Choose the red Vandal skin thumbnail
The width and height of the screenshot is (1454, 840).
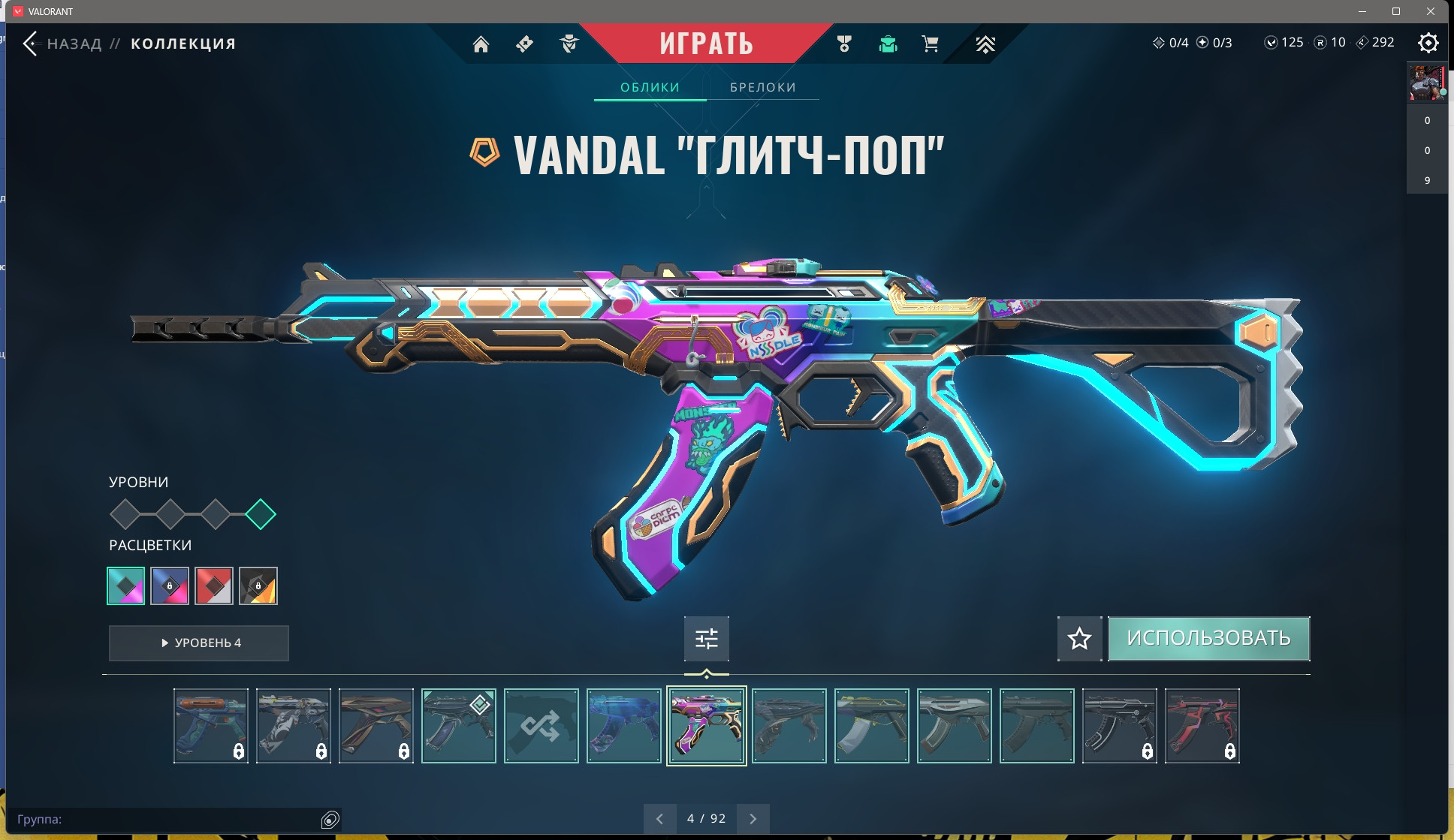point(1202,726)
